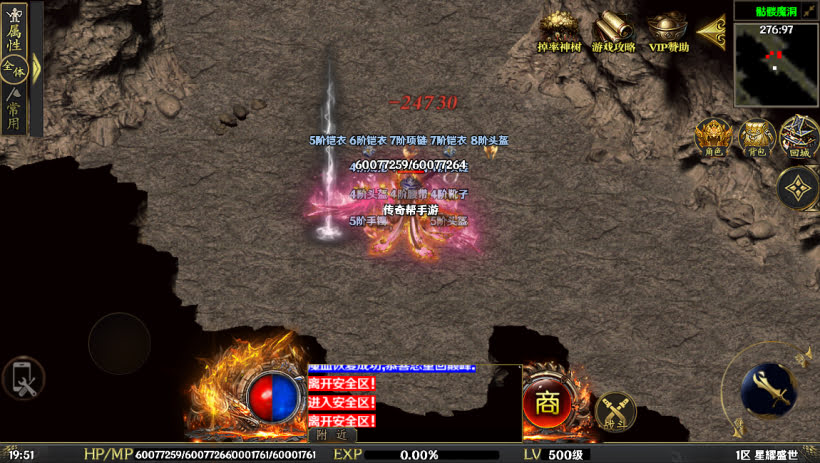820x463 pixels.
Task: Open the 商 shop button
Action: [x=547, y=403]
